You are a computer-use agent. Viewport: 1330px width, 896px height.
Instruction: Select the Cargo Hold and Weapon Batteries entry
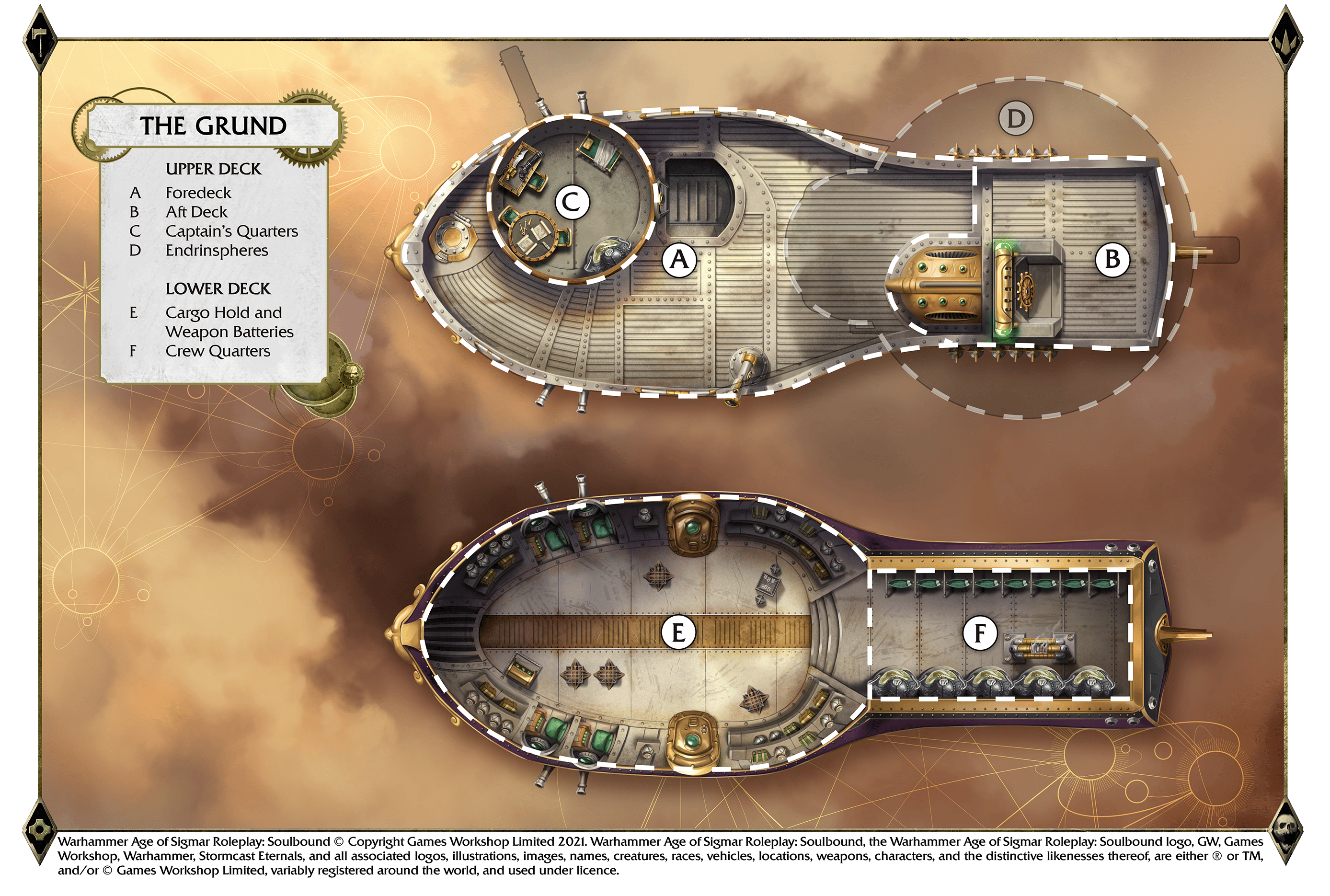click(x=229, y=322)
